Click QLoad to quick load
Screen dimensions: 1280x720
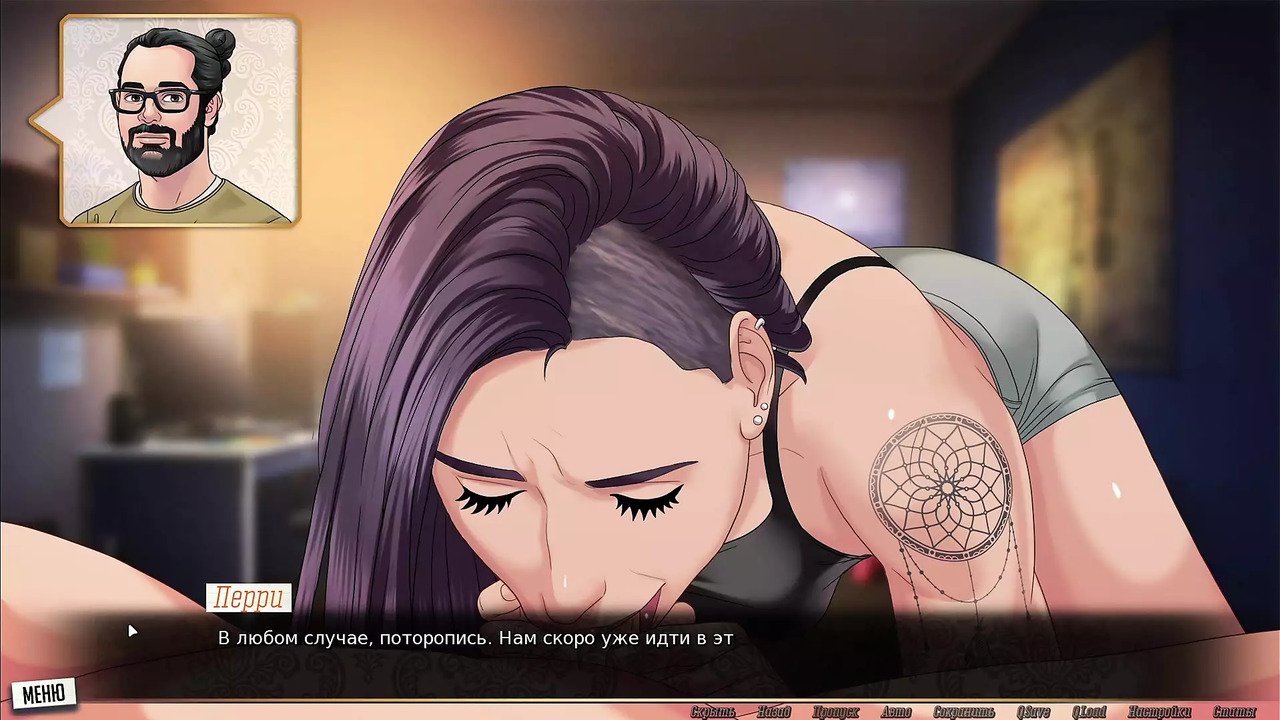1089,712
